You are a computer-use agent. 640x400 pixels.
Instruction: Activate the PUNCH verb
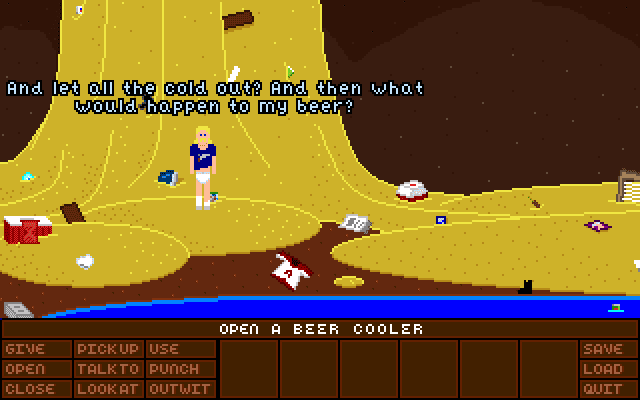[173, 369]
